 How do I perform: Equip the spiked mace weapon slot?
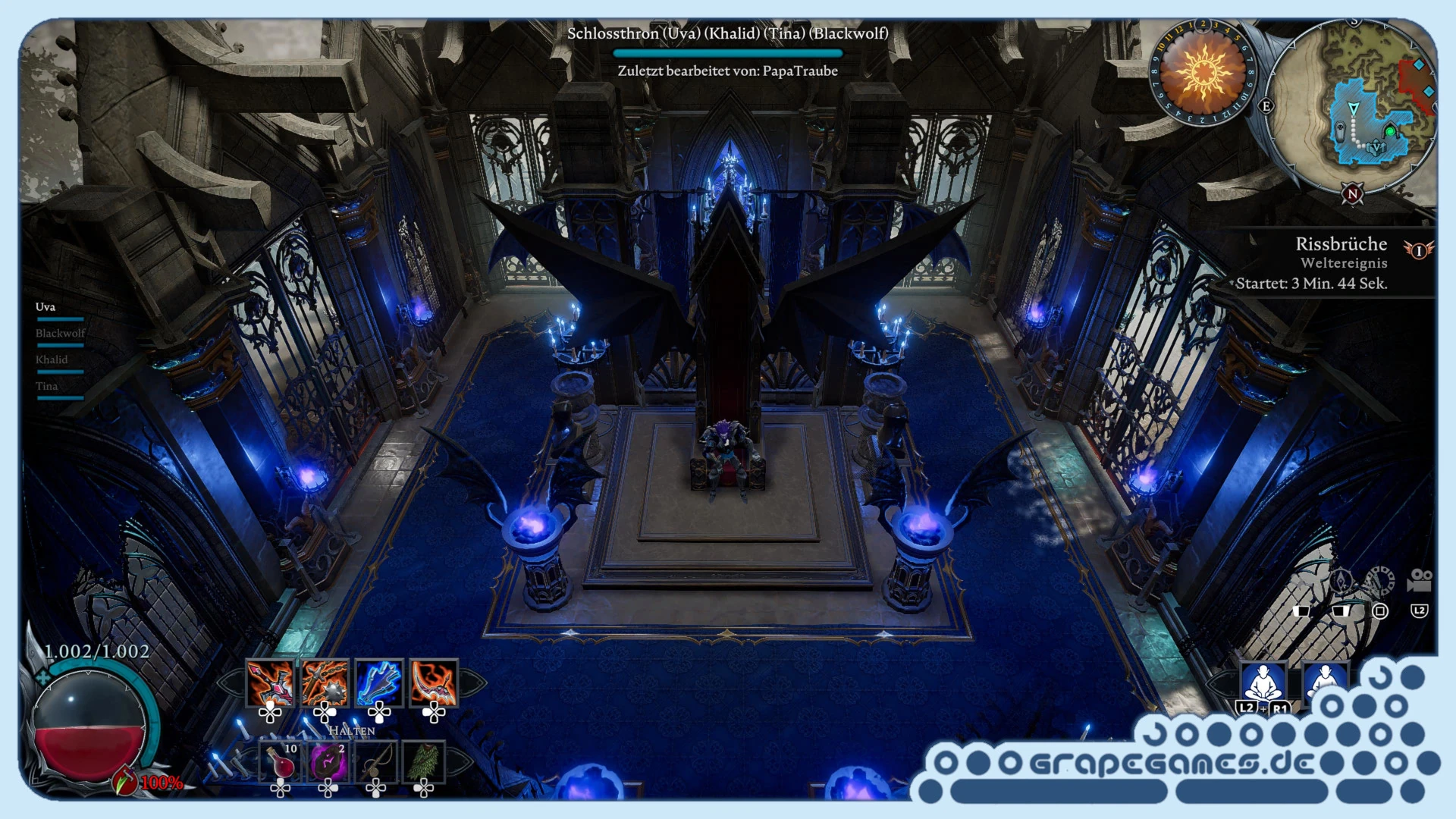click(x=325, y=682)
